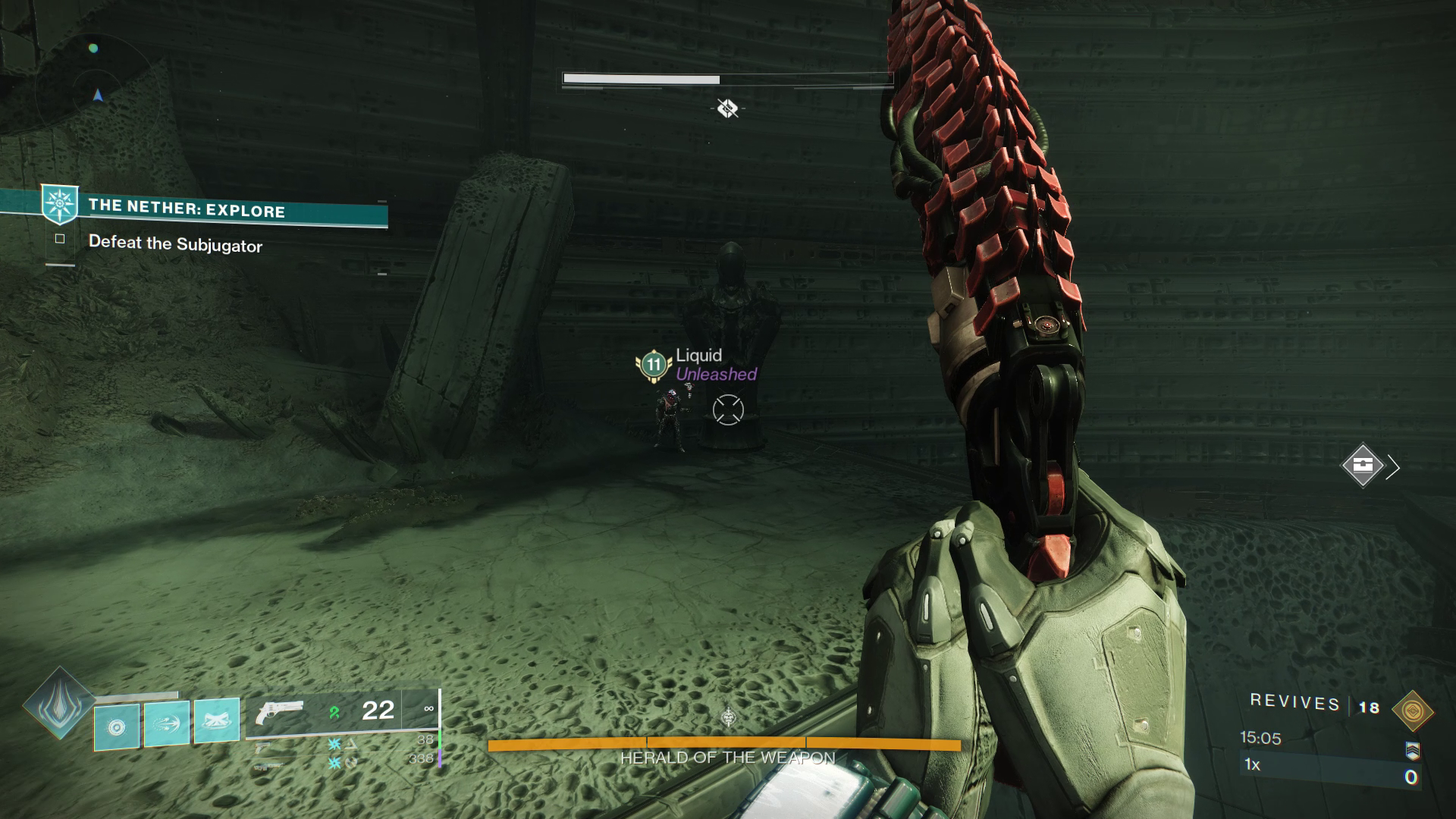1456x819 pixels.
Task: Click THE NETHER: EXPLORE banner title
Action: coord(186,206)
